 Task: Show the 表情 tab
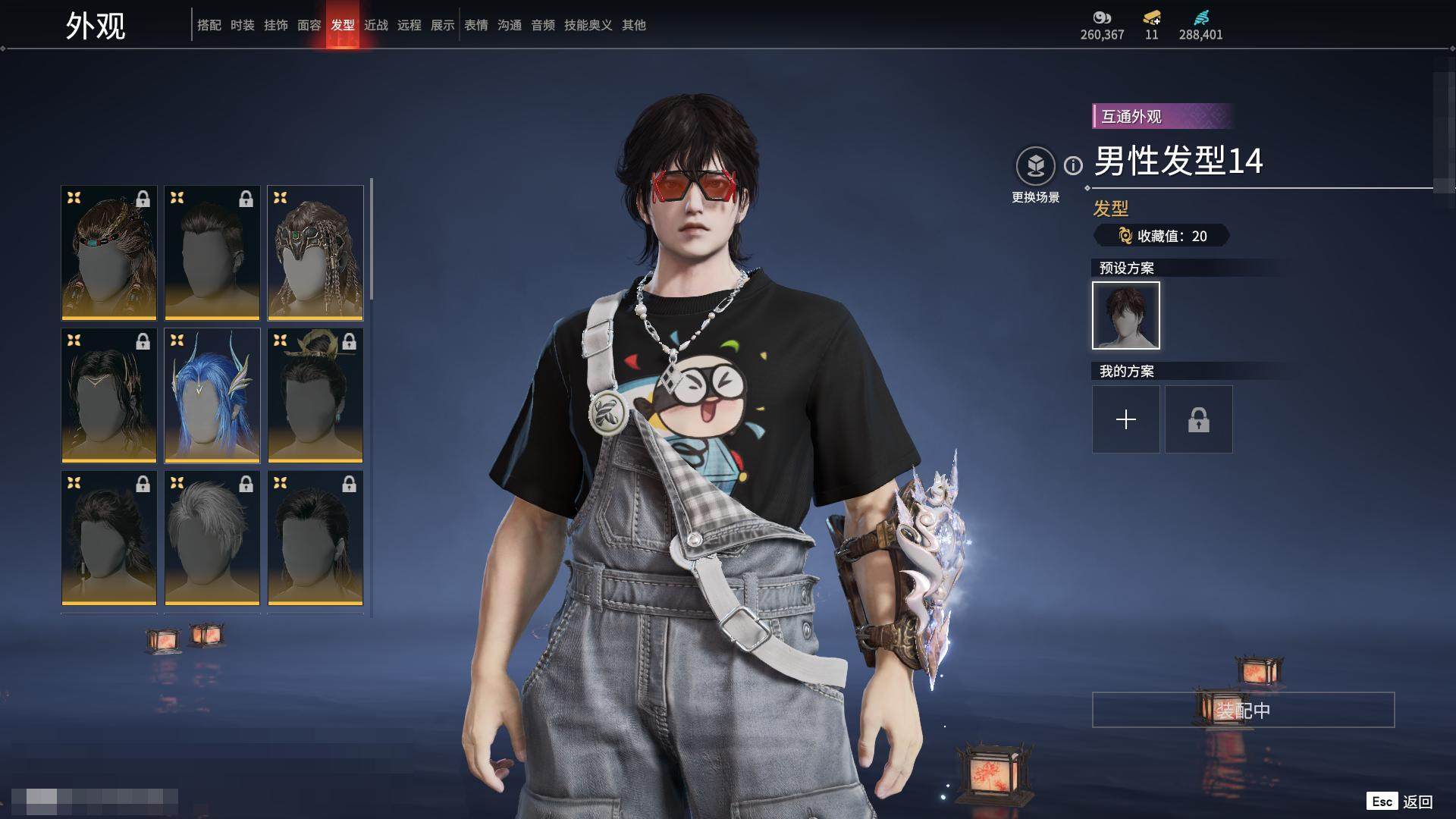click(475, 25)
